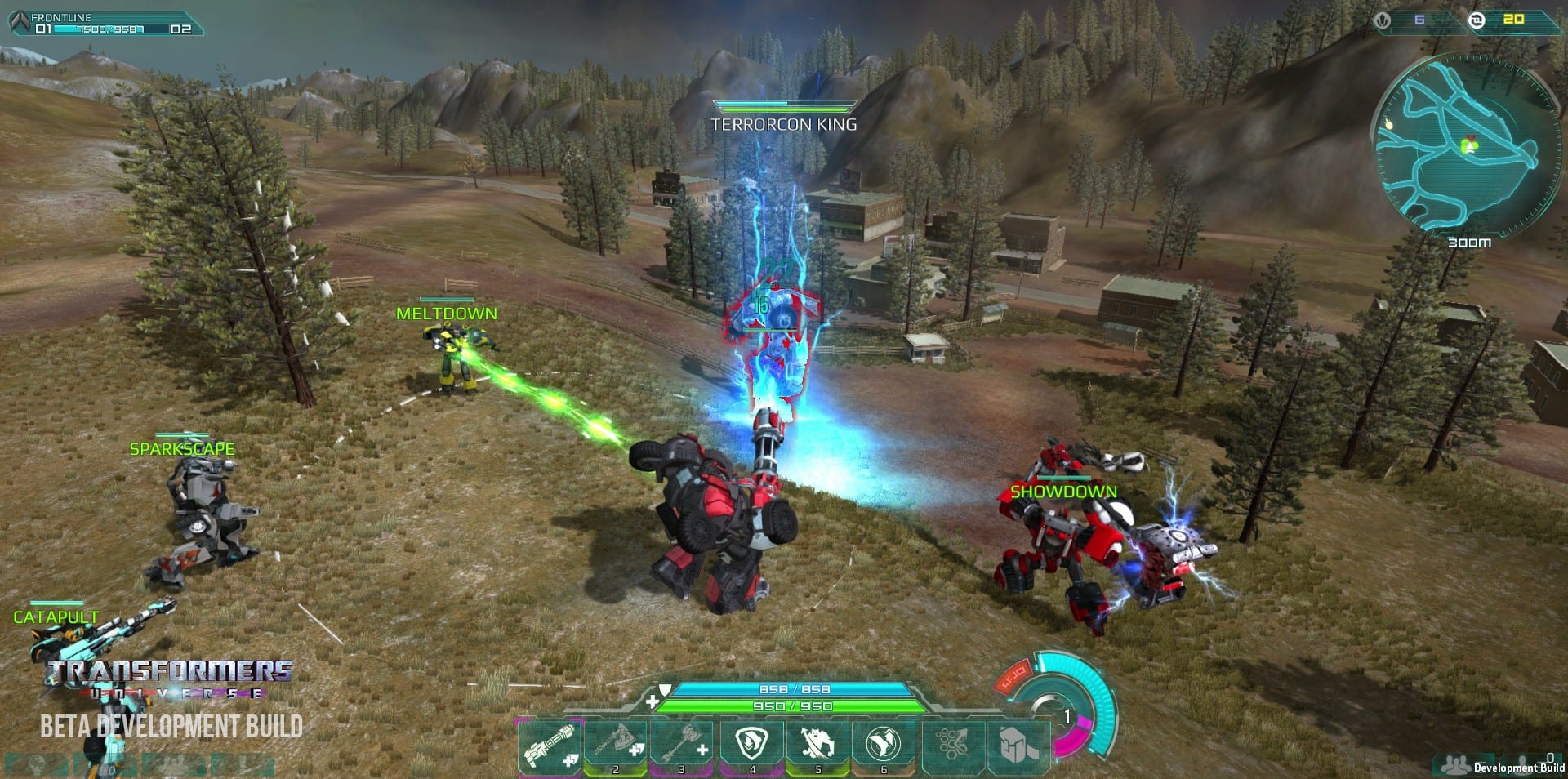Select the armored cube vehicle icon

click(1018, 744)
